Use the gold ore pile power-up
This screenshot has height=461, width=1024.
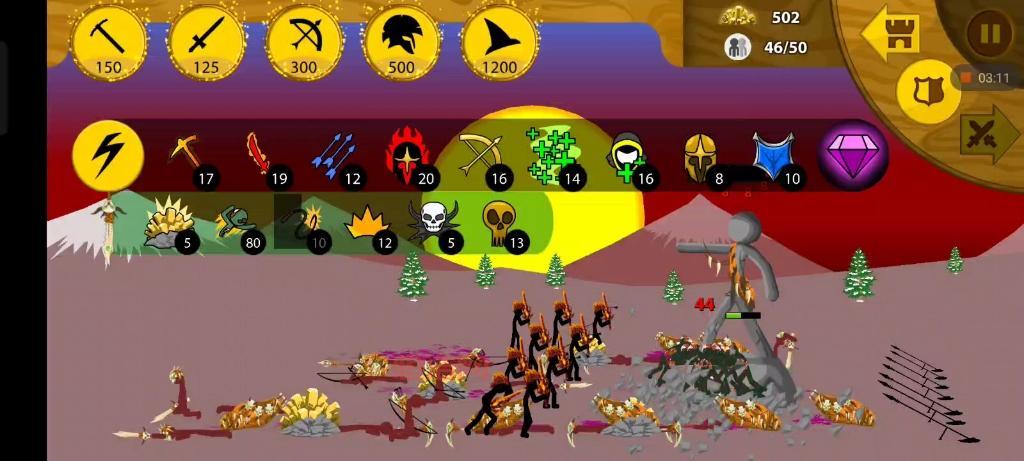[x=165, y=221]
